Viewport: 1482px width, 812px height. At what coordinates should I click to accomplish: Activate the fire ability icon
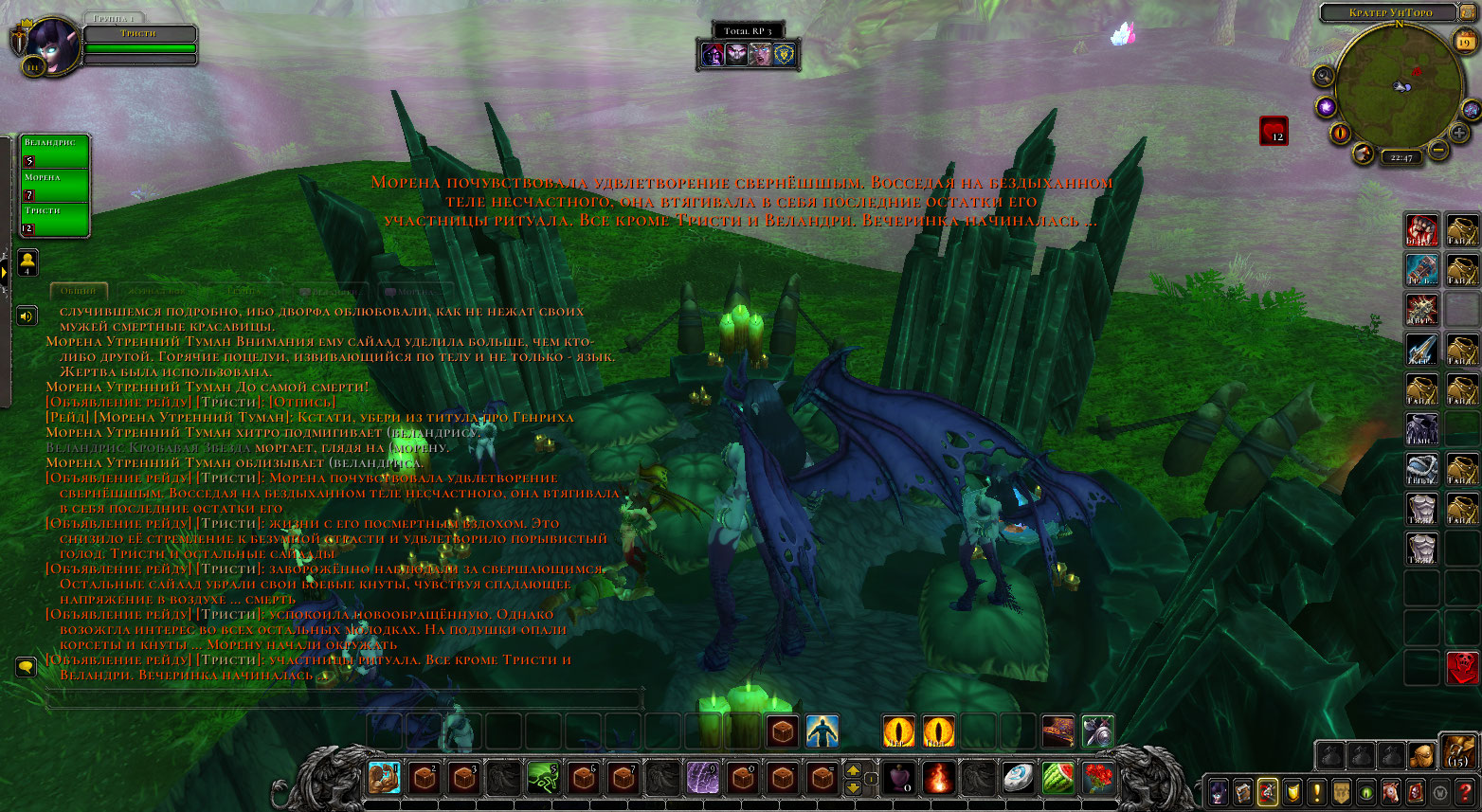938,779
